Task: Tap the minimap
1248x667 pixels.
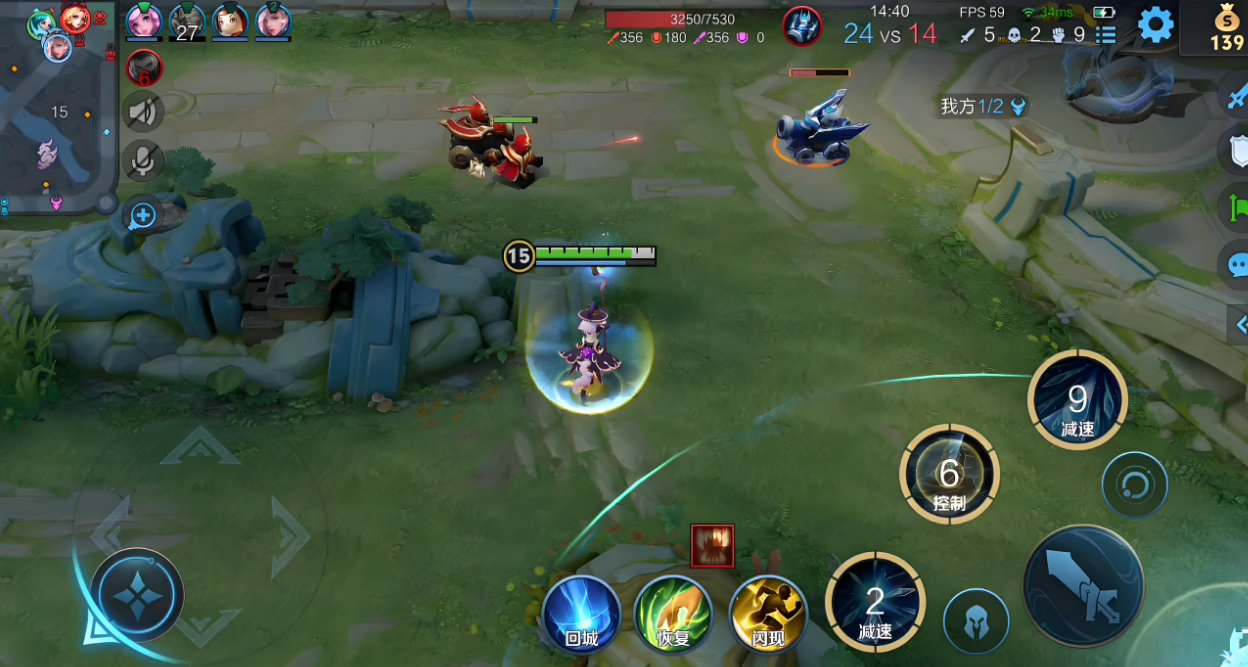Action: coord(58,108)
